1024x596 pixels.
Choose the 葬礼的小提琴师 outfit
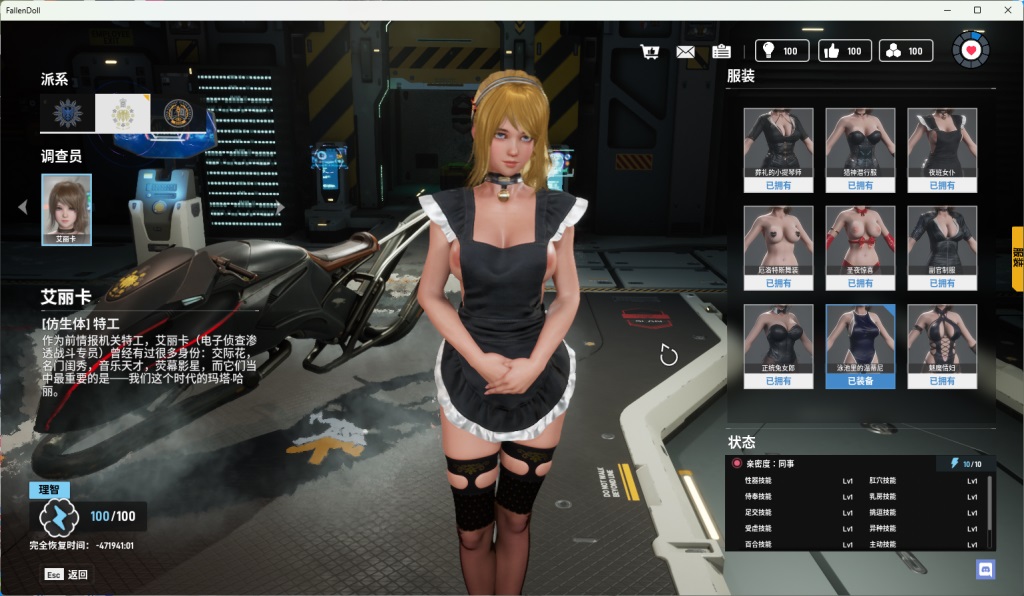pos(779,150)
